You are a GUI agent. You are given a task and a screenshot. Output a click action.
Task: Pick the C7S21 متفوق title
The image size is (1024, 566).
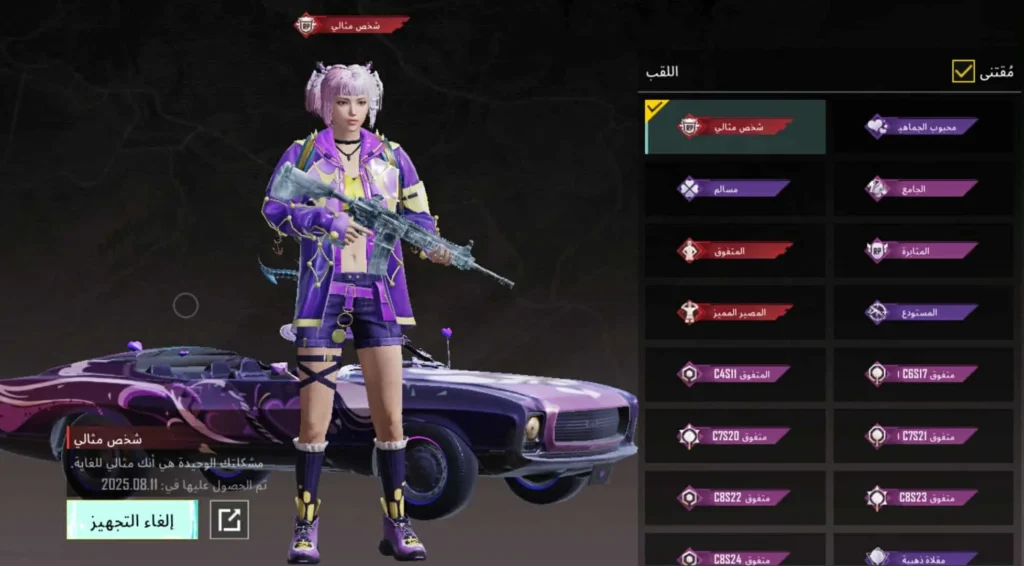click(922, 436)
